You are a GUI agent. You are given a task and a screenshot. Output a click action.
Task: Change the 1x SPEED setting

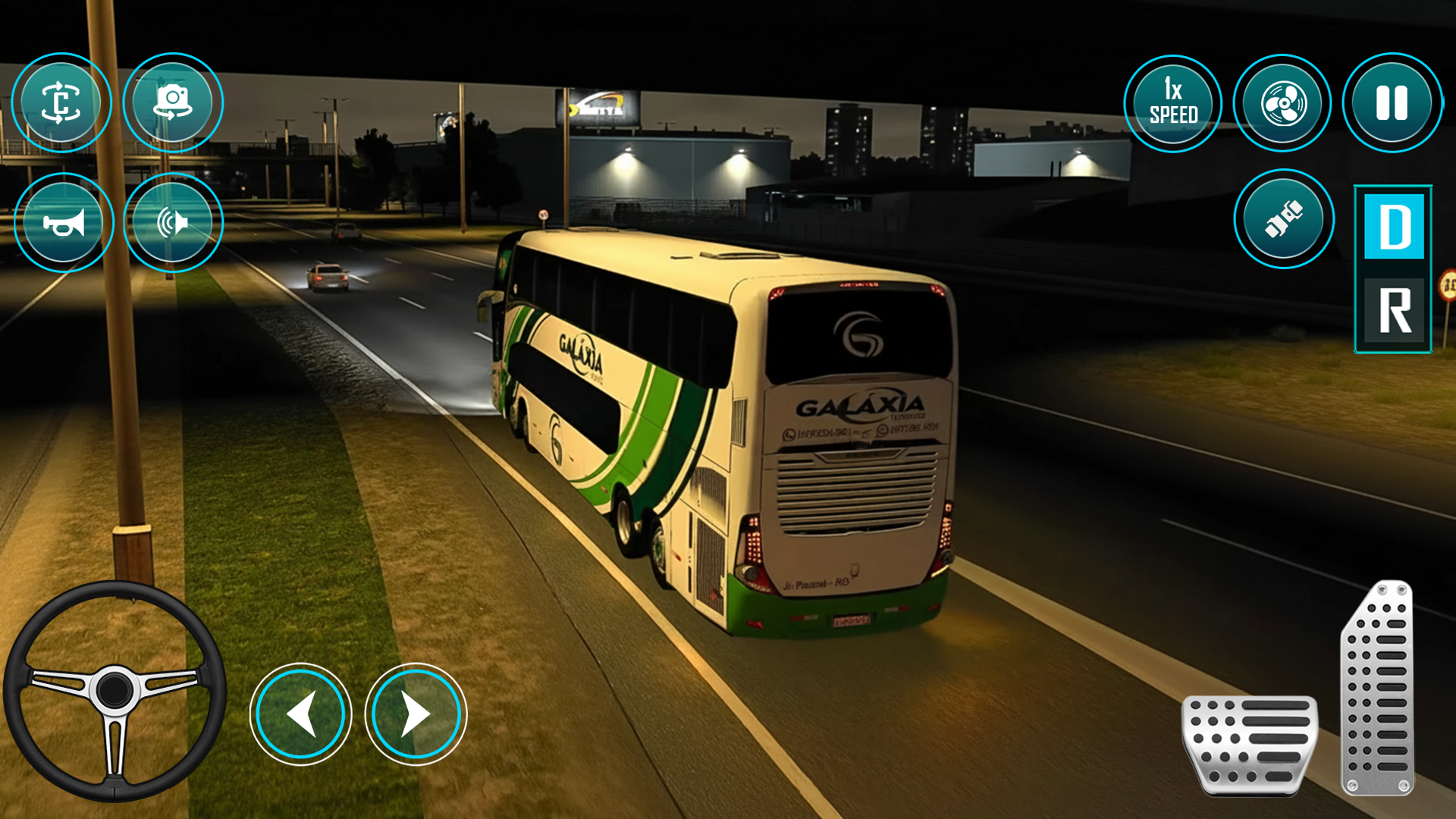click(x=1173, y=104)
